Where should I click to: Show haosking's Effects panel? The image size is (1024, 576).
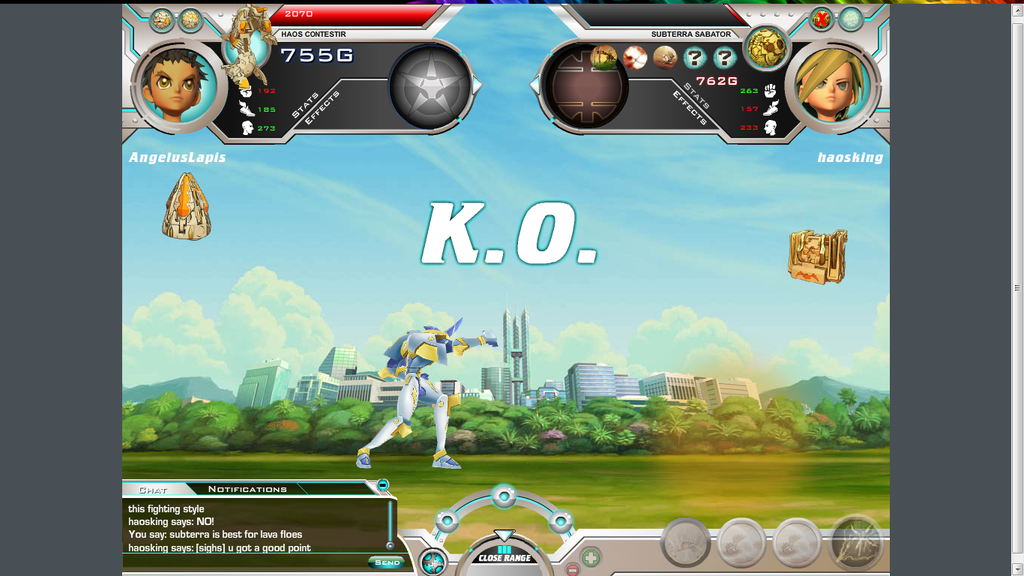[x=690, y=108]
